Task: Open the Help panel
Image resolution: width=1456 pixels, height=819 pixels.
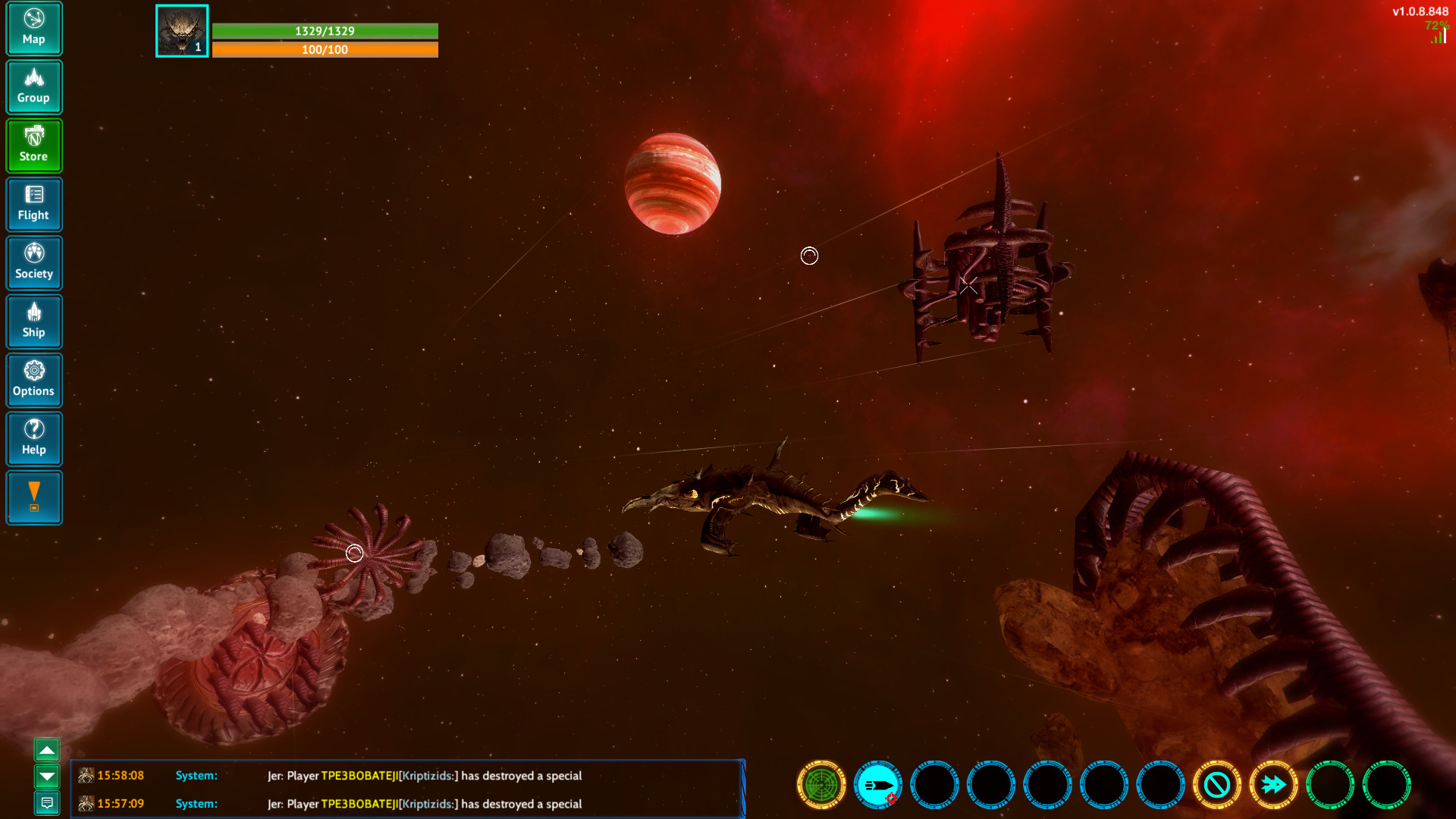Action: coord(33,438)
